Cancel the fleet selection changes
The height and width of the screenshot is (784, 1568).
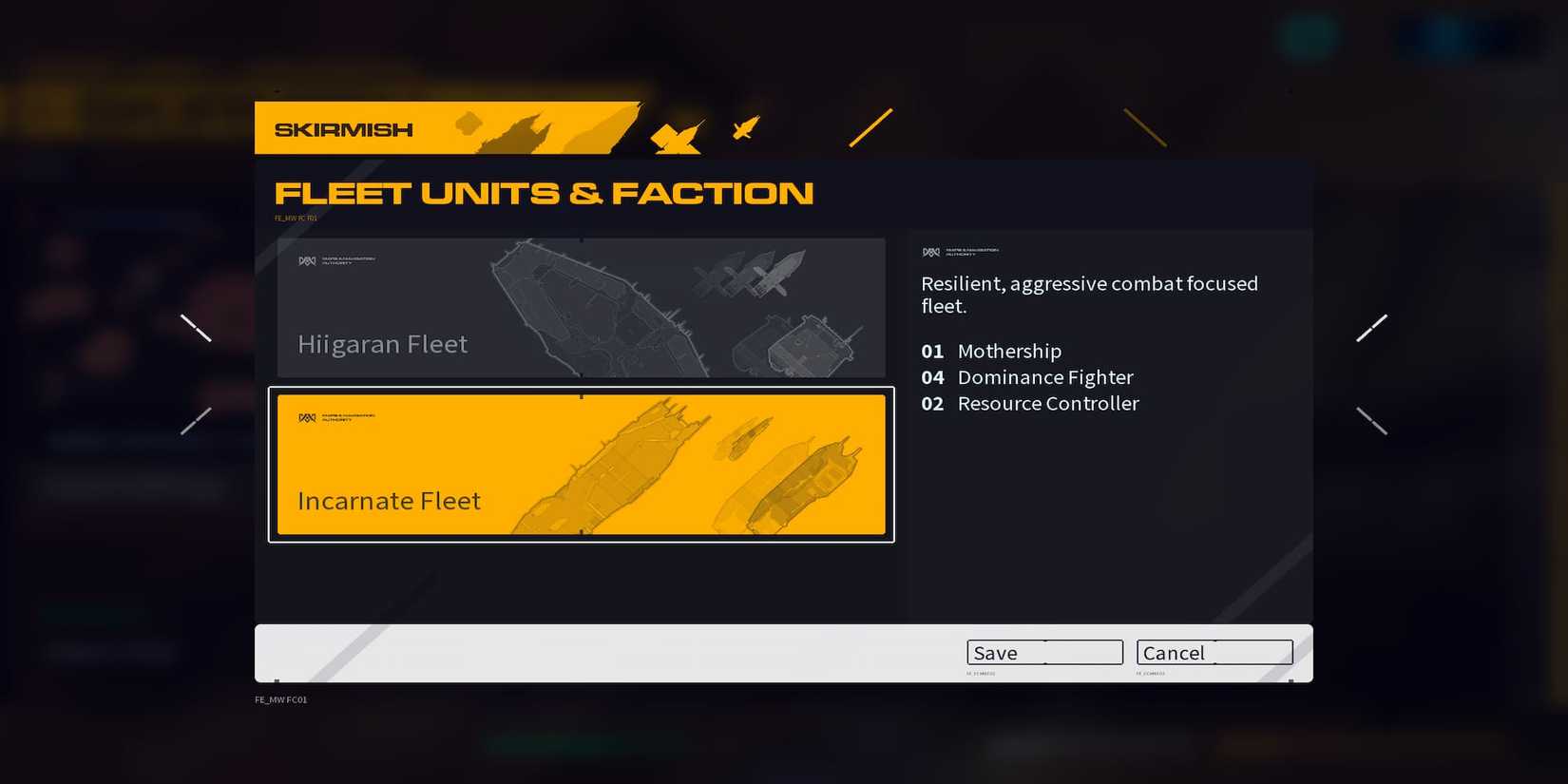coord(1214,653)
